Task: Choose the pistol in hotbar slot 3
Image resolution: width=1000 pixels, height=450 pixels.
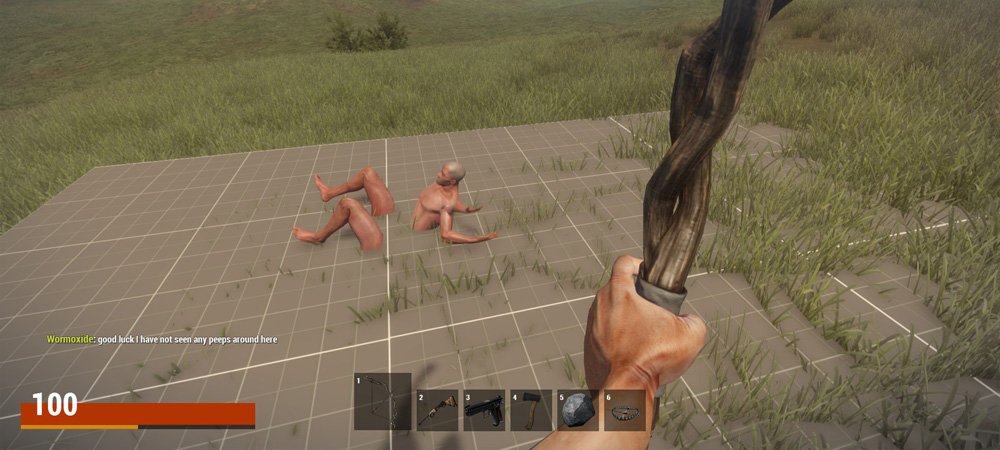Action: pyautogui.click(x=484, y=410)
